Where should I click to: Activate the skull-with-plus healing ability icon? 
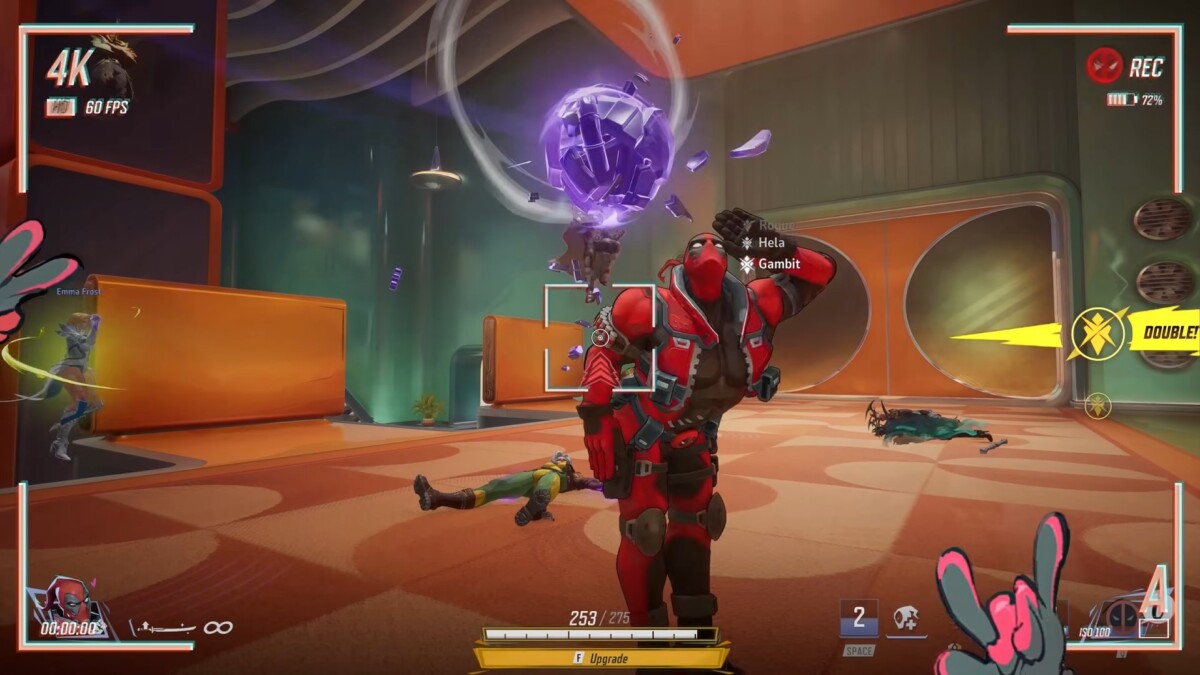click(906, 618)
